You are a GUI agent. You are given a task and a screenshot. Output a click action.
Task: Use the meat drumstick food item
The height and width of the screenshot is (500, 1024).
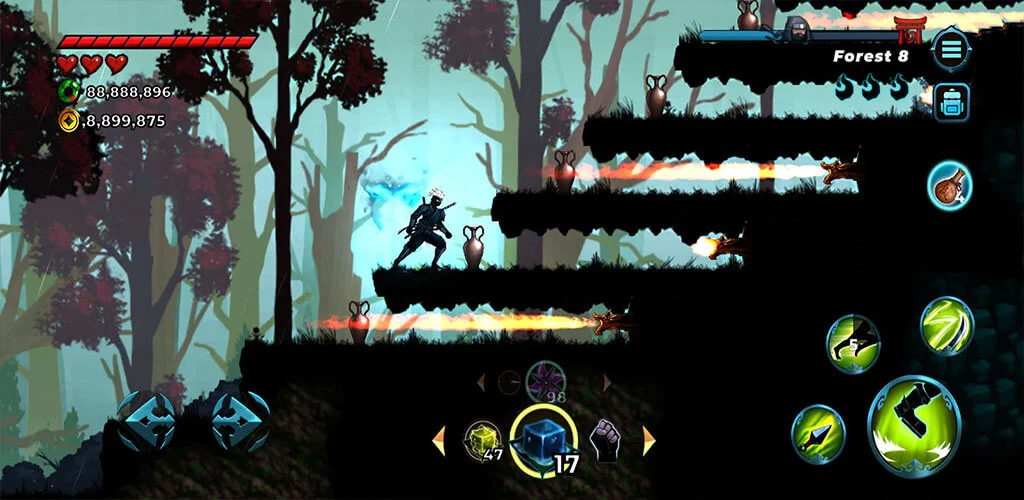click(949, 186)
